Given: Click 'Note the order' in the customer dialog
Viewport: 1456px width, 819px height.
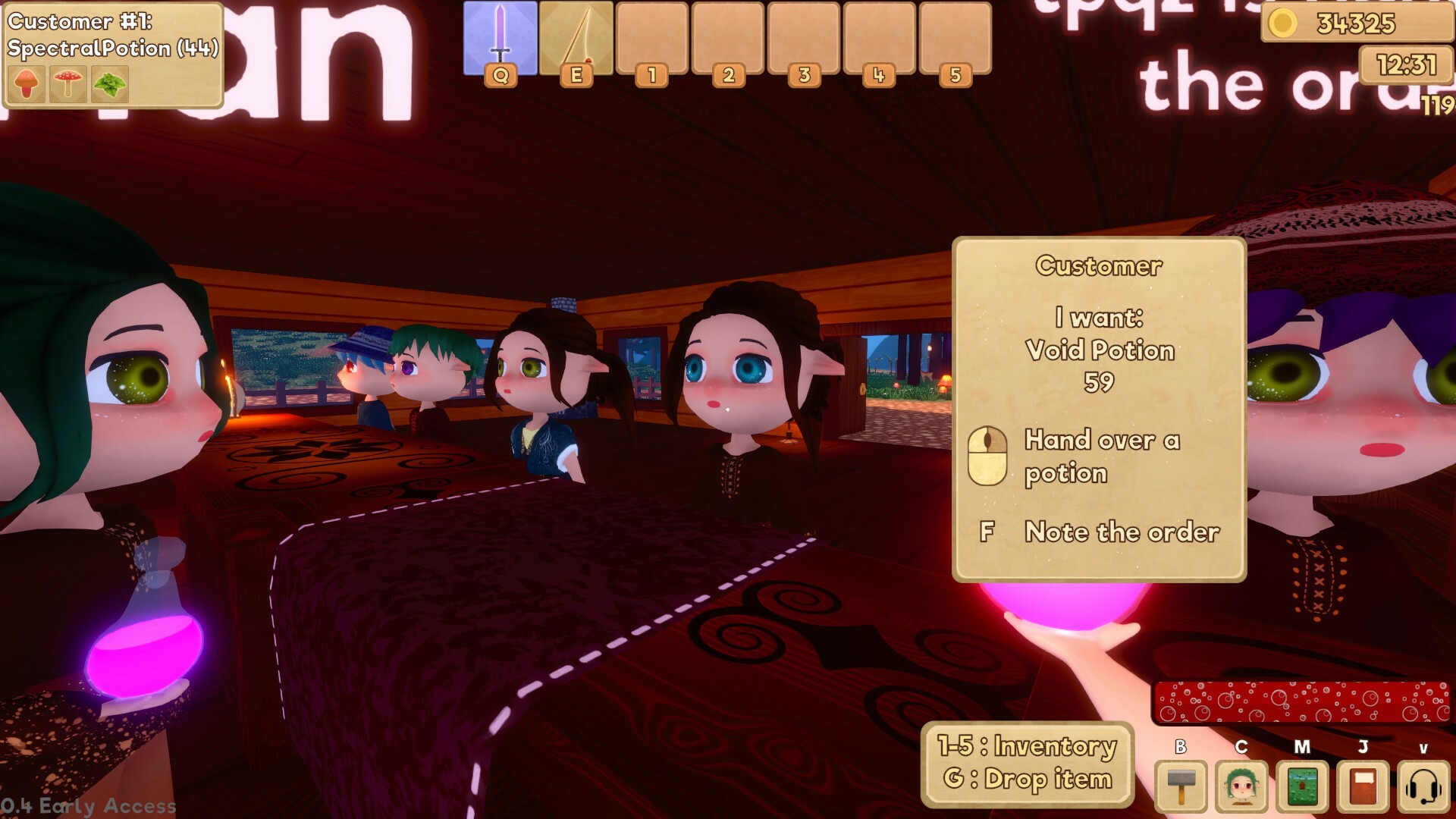Looking at the screenshot, I should (1122, 532).
